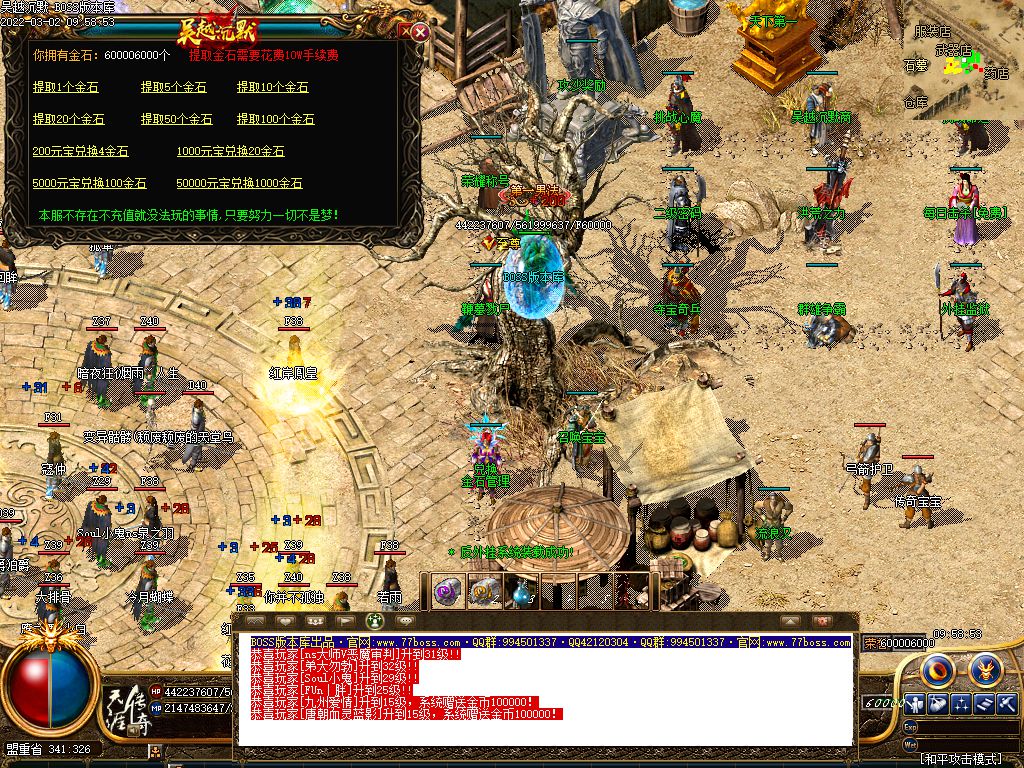Viewport: 1024px width, 768px height.
Task: Click 50000元宝兑换1000金石 exchange link
Action: [x=239, y=183]
